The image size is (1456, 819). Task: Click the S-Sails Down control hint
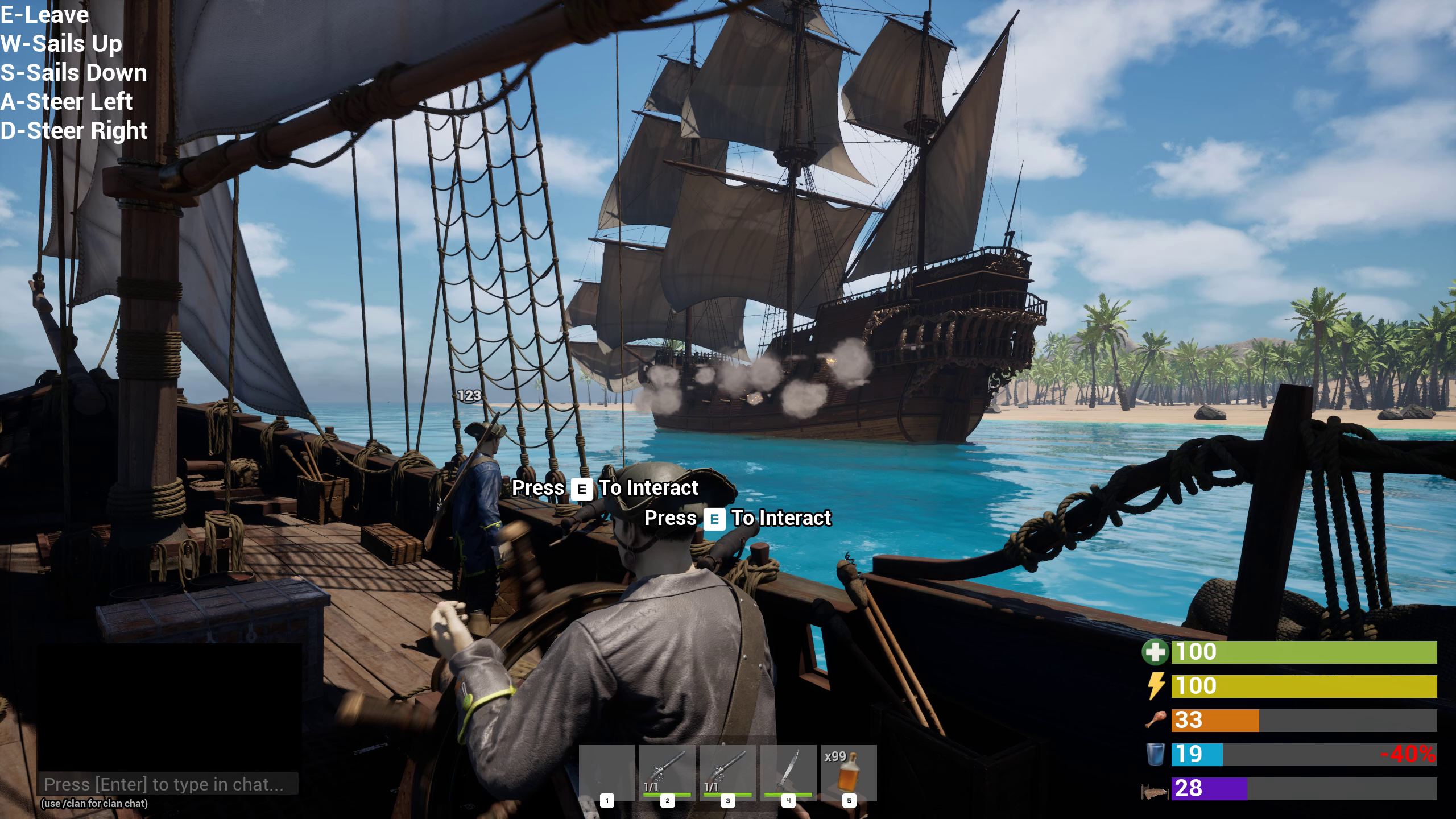73,73
